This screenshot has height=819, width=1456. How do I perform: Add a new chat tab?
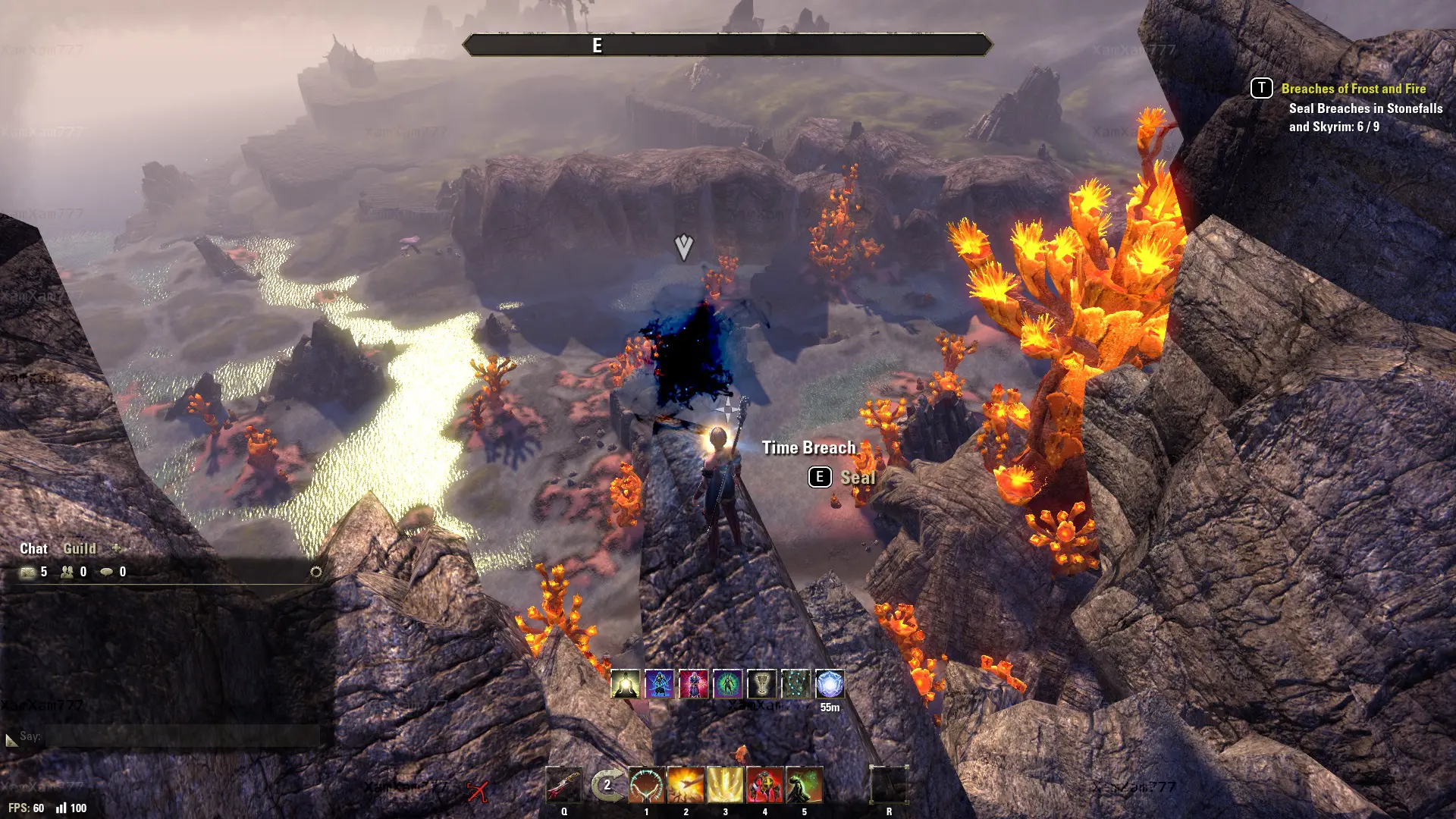coord(116,548)
